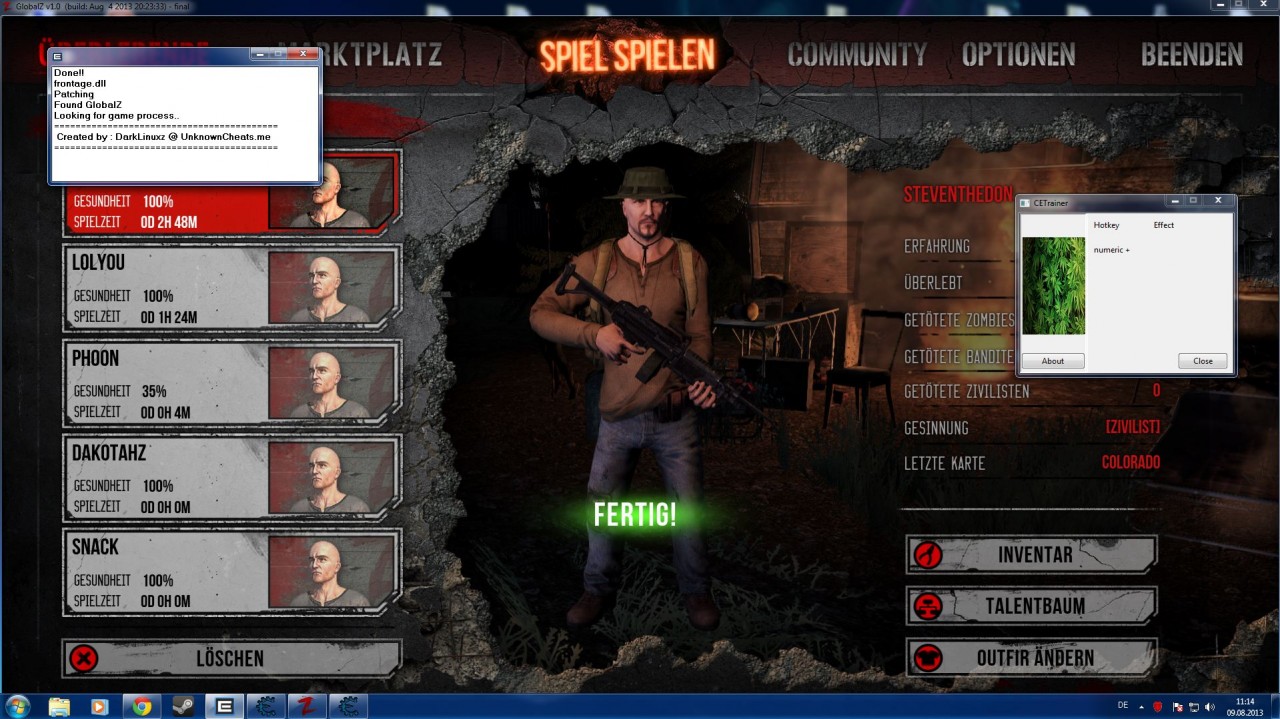Select the PHOON character row

[x=232, y=383]
